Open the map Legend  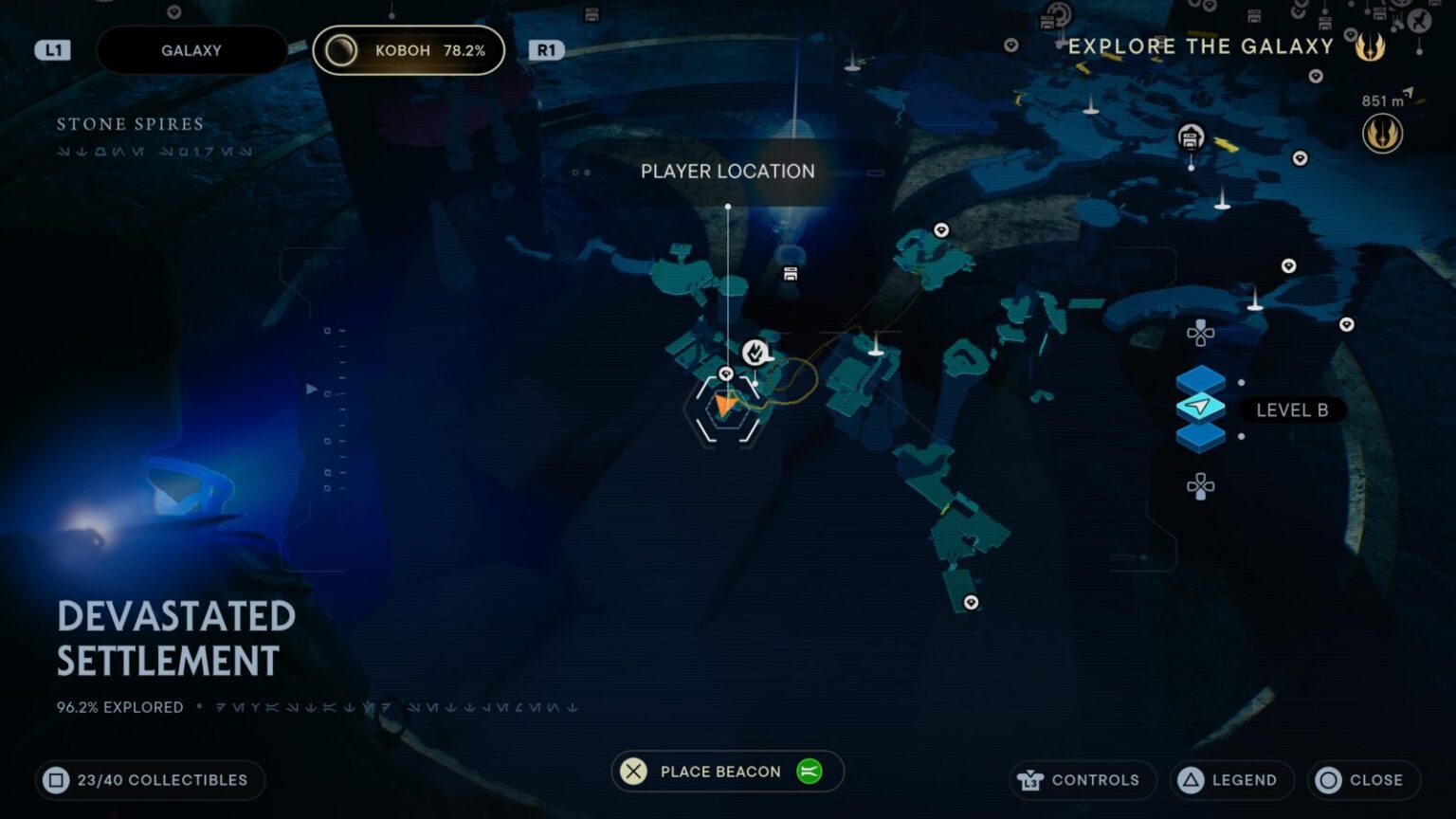(x=1231, y=779)
